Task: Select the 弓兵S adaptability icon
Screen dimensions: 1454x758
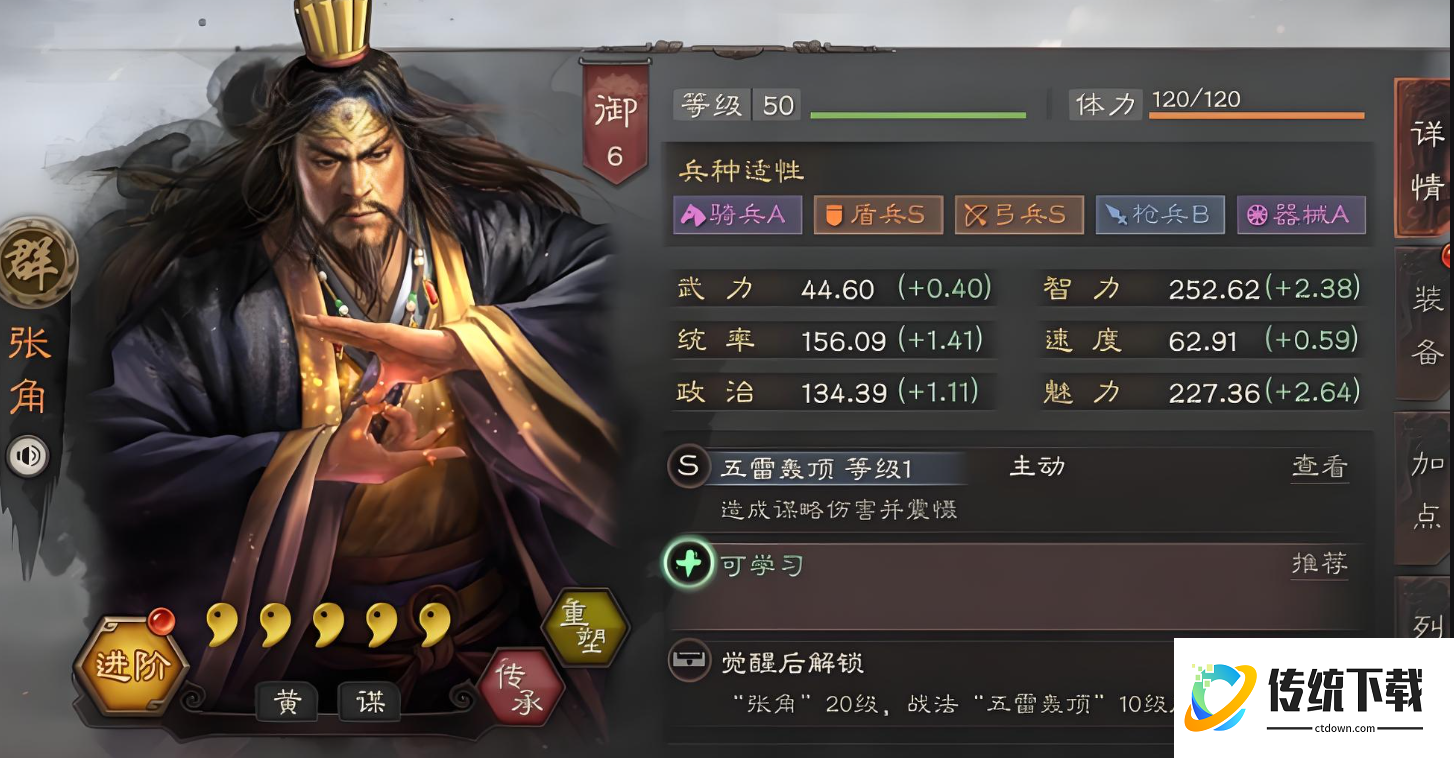Action: pyautogui.click(x=1019, y=214)
